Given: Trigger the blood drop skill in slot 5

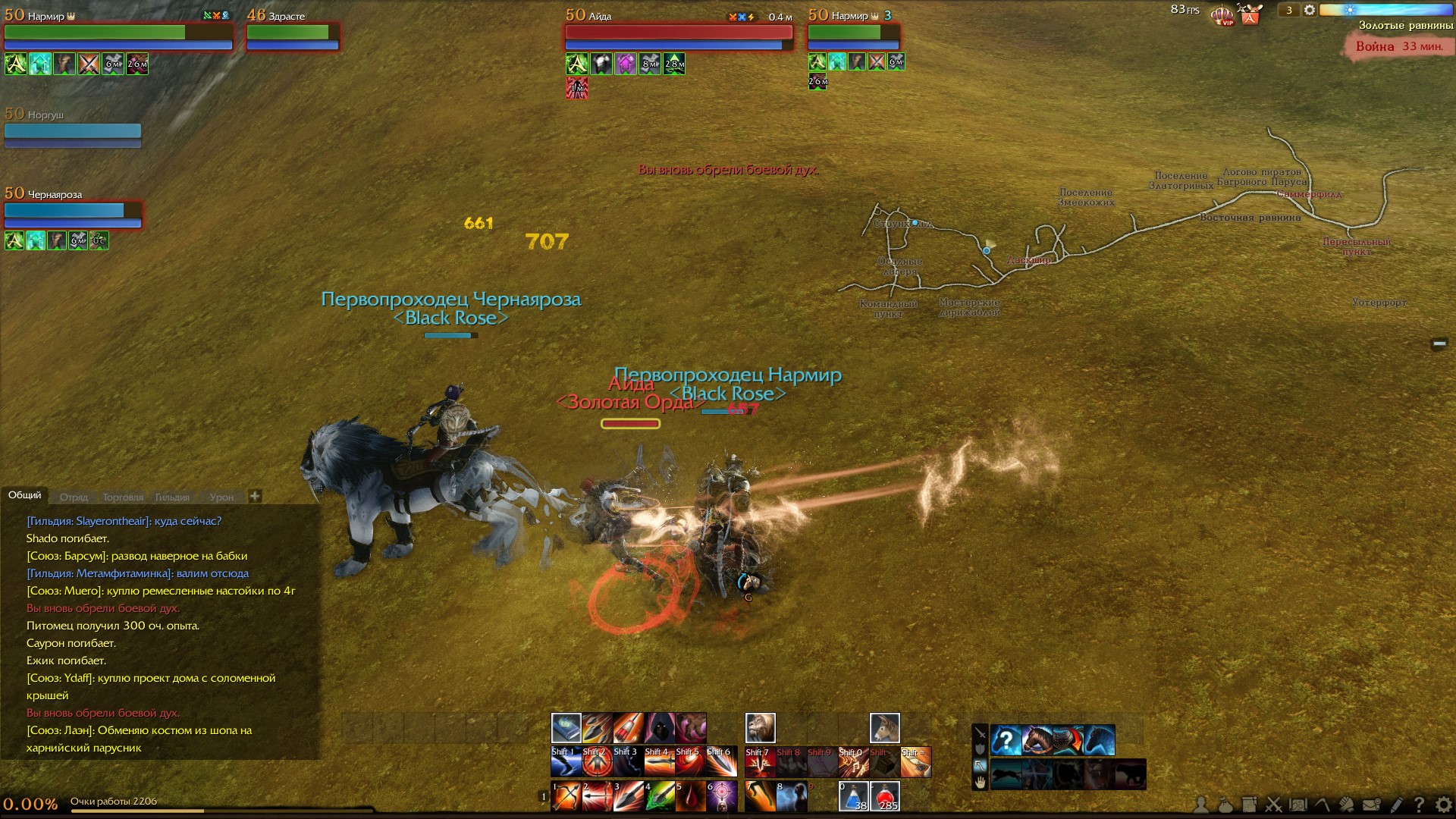Looking at the screenshot, I should (690, 796).
